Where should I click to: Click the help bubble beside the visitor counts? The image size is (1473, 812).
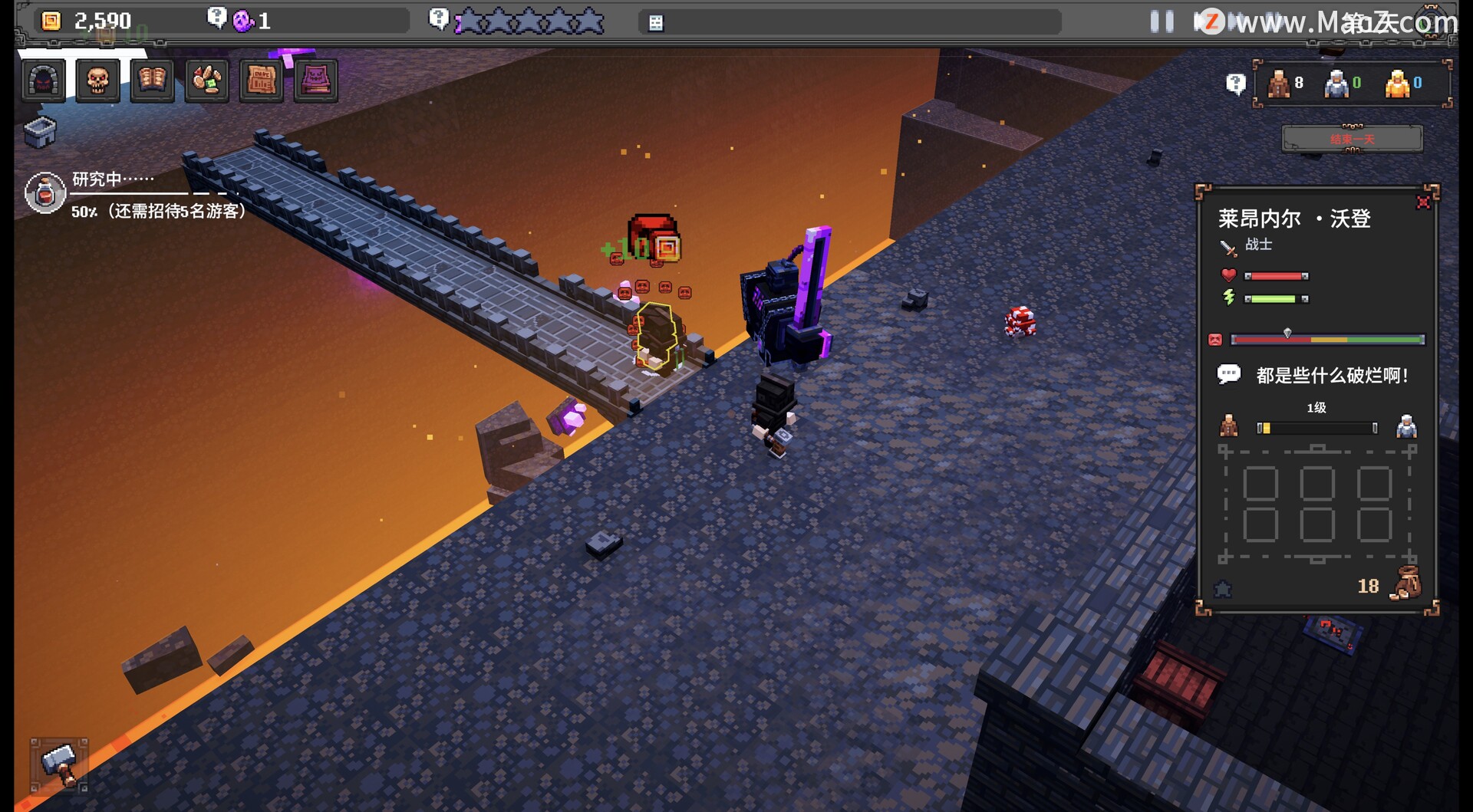(1235, 84)
